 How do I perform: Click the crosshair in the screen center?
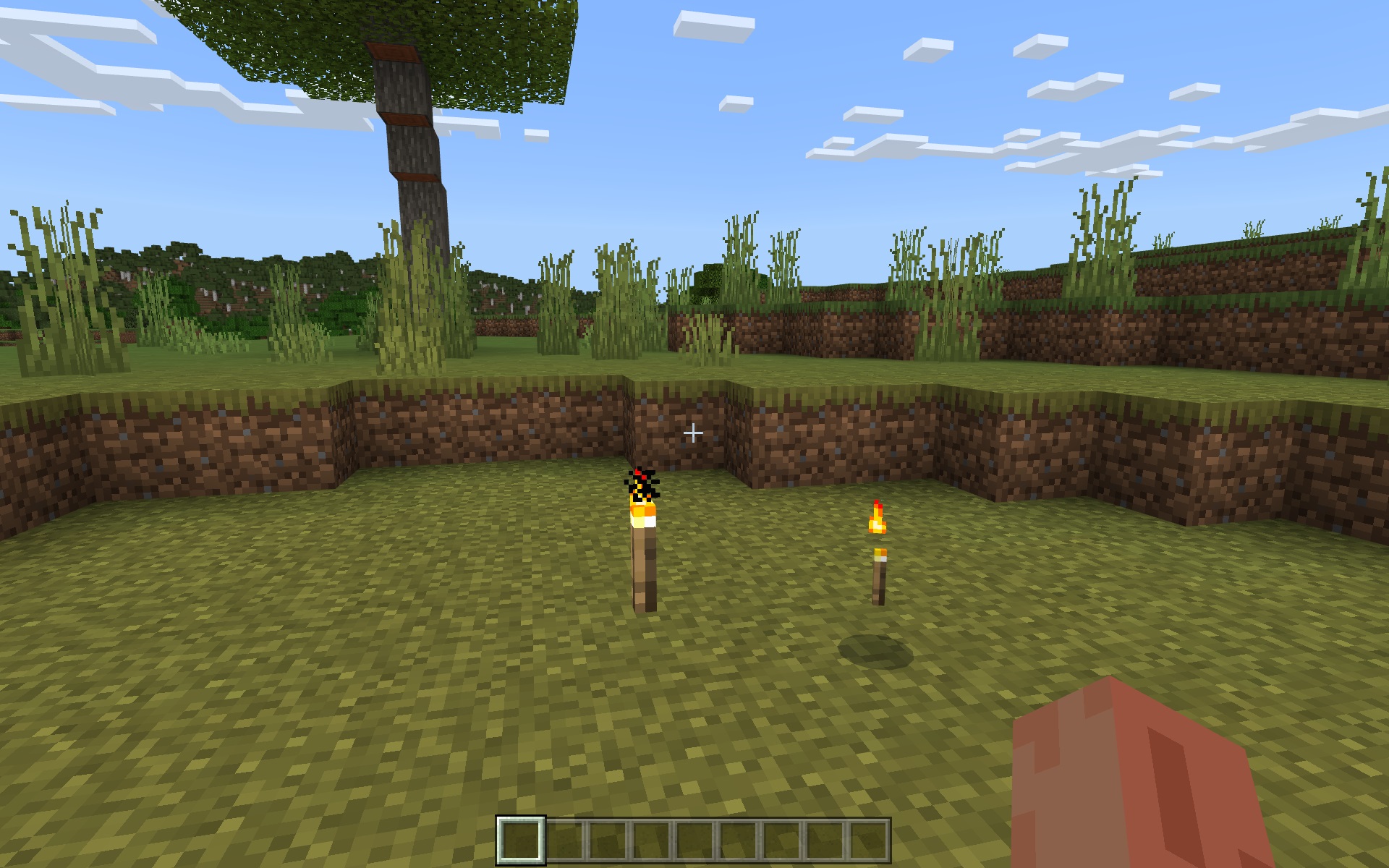tap(693, 432)
